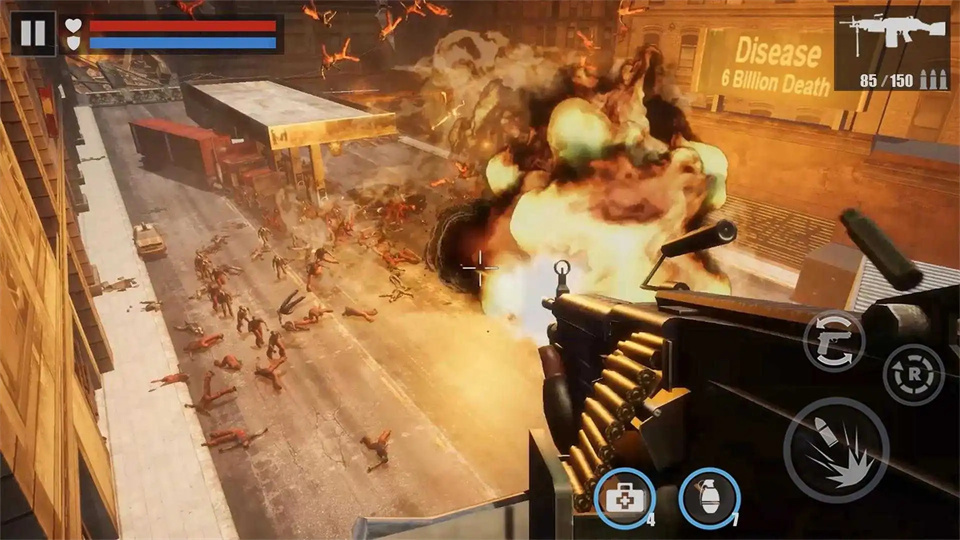Pause the game
Image resolution: width=960 pixels, height=540 pixels.
(33, 33)
